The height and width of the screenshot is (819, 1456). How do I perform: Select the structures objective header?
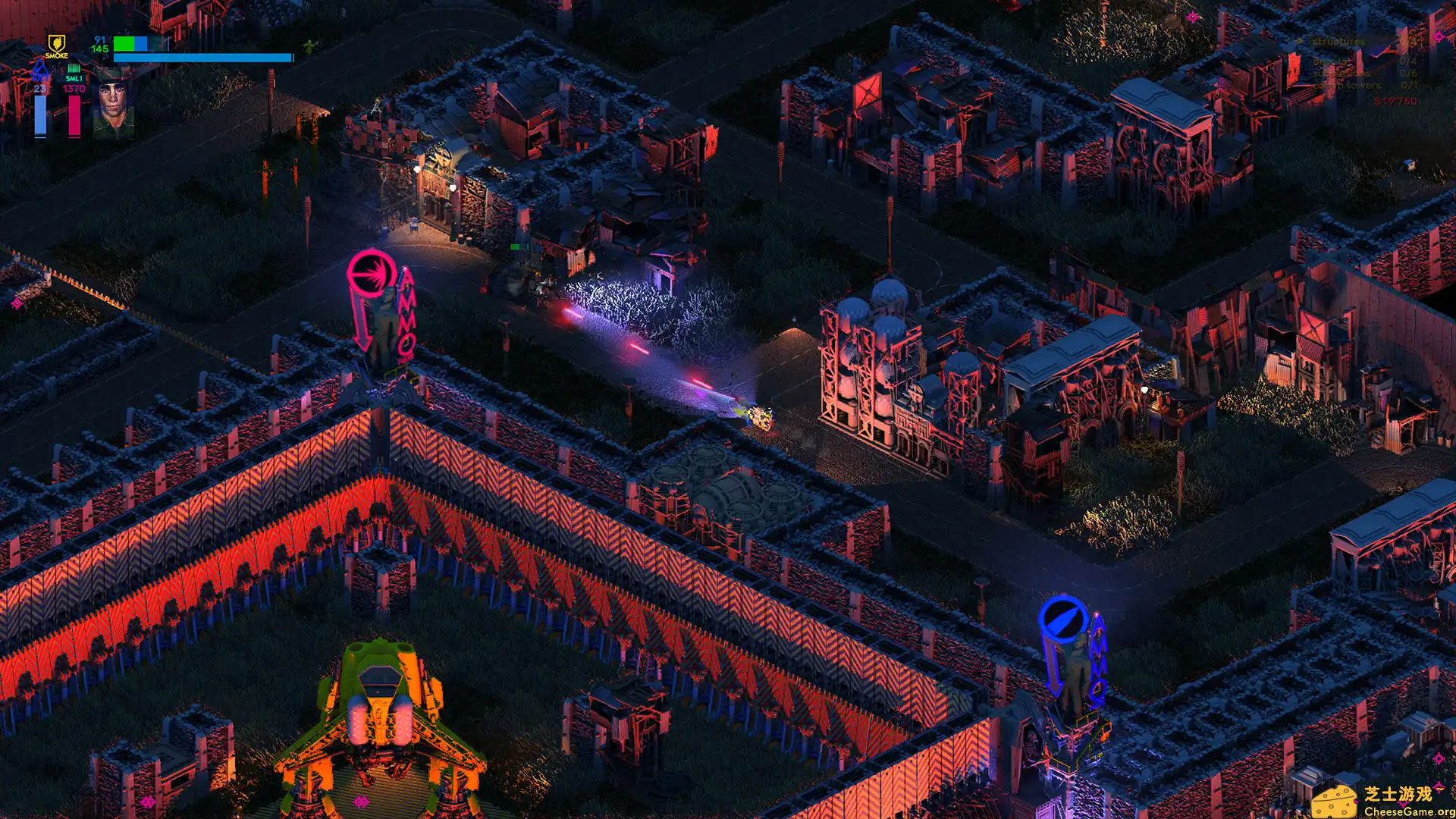[1338, 42]
